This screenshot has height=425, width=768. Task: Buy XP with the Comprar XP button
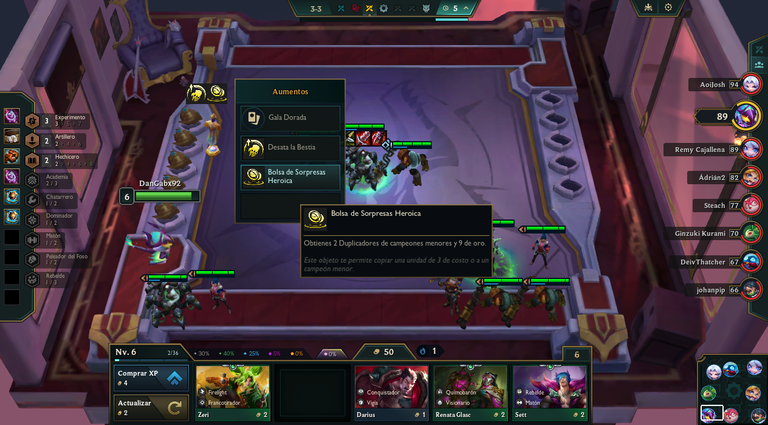pyautogui.click(x=151, y=378)
